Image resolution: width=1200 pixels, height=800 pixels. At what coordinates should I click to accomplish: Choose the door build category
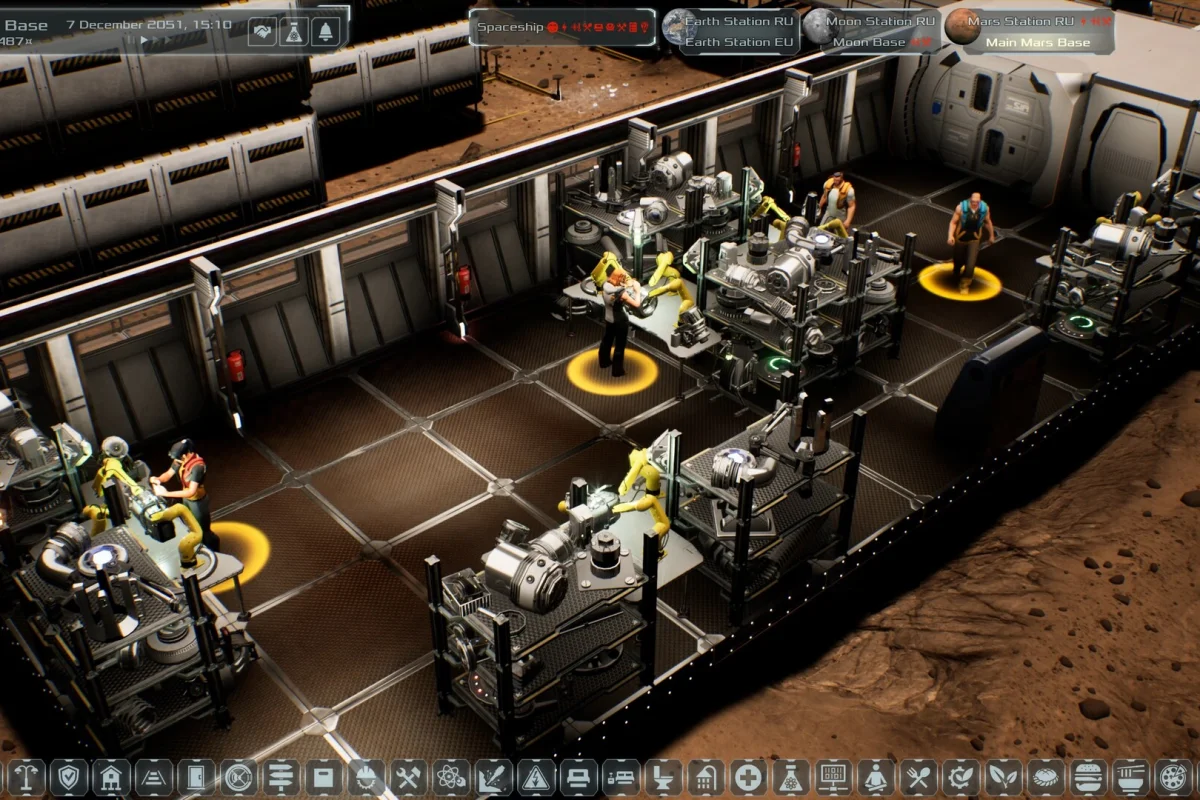pos(196,777)
